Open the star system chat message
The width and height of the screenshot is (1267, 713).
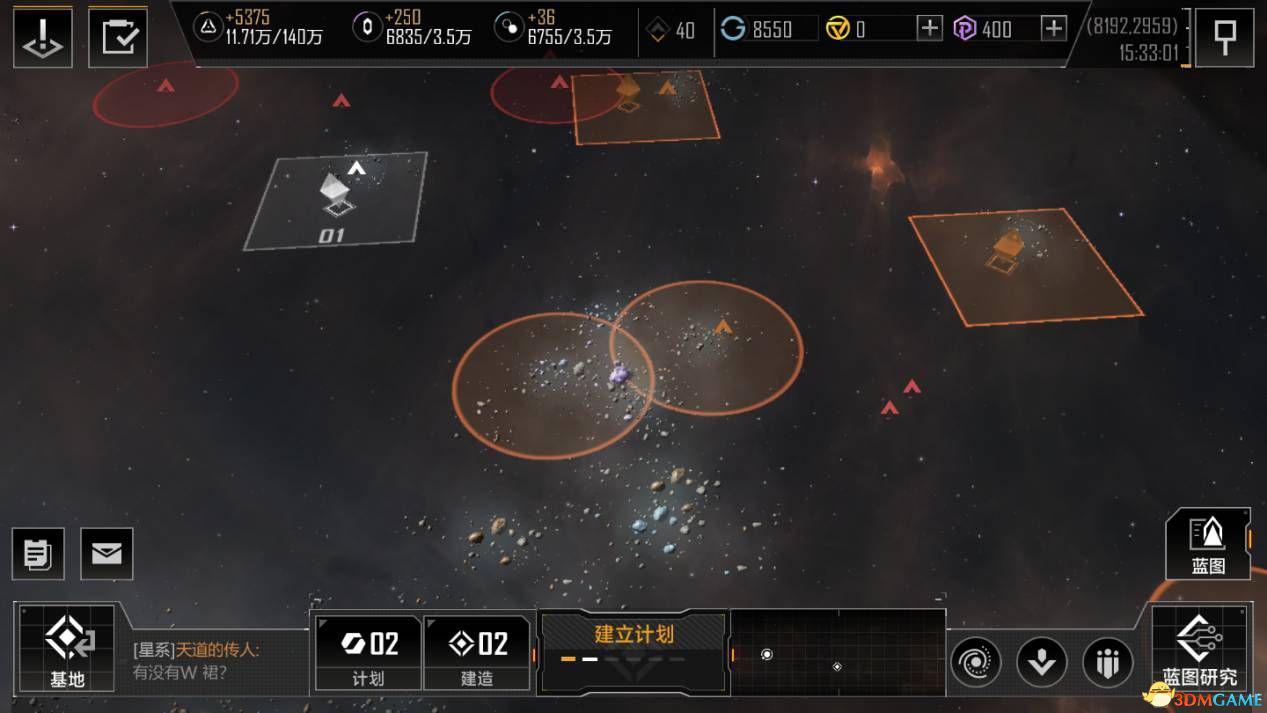pyautogui.click(x=215, y=661)
